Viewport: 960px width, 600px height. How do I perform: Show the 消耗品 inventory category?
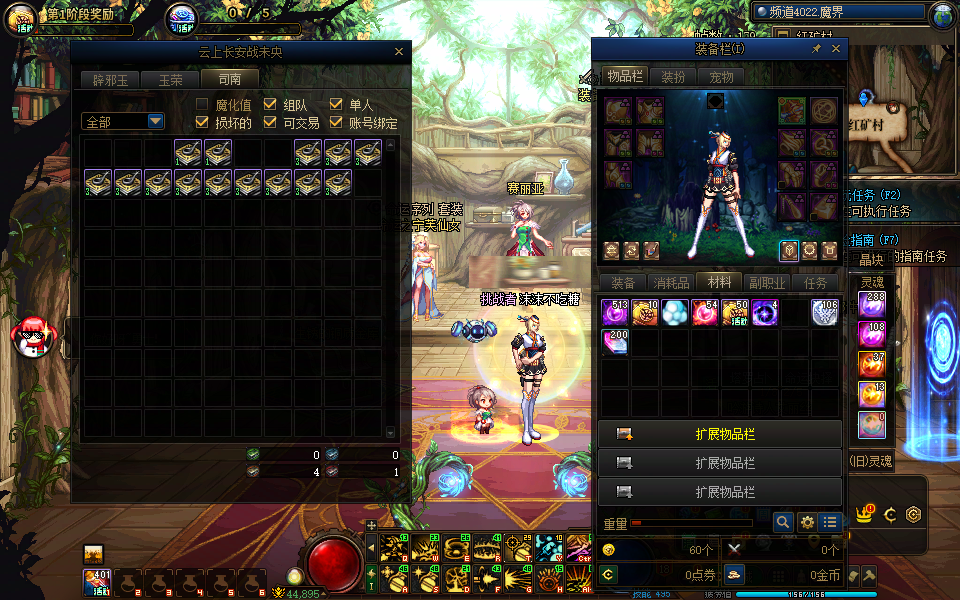coord(671,283)
